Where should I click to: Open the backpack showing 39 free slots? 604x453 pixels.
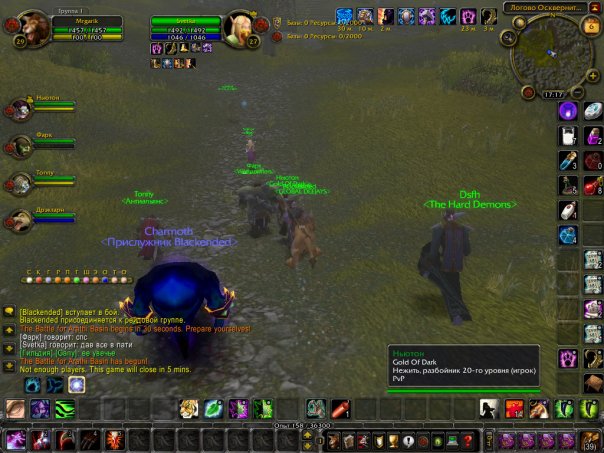(x=590, y=440)
